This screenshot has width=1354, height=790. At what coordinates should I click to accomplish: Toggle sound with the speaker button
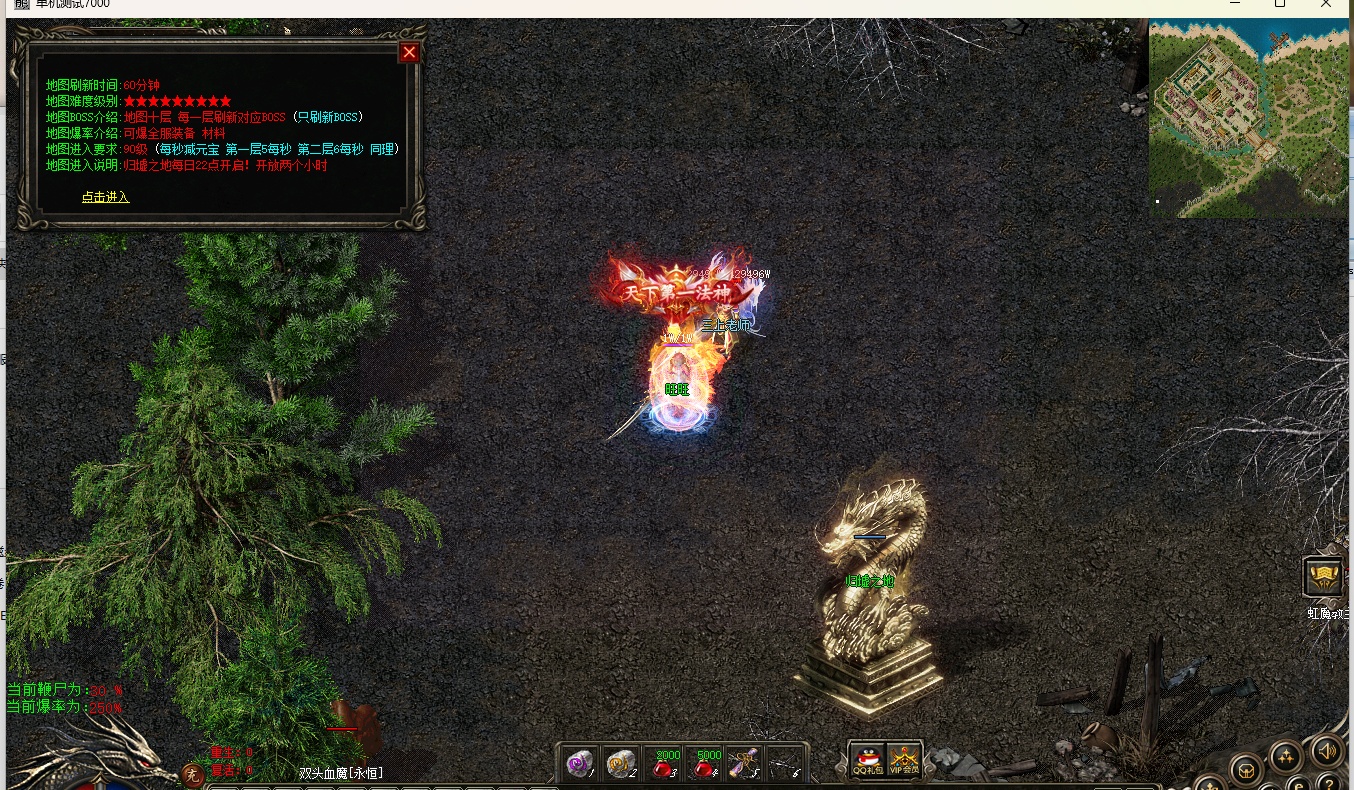click(x=1326, y=750)
